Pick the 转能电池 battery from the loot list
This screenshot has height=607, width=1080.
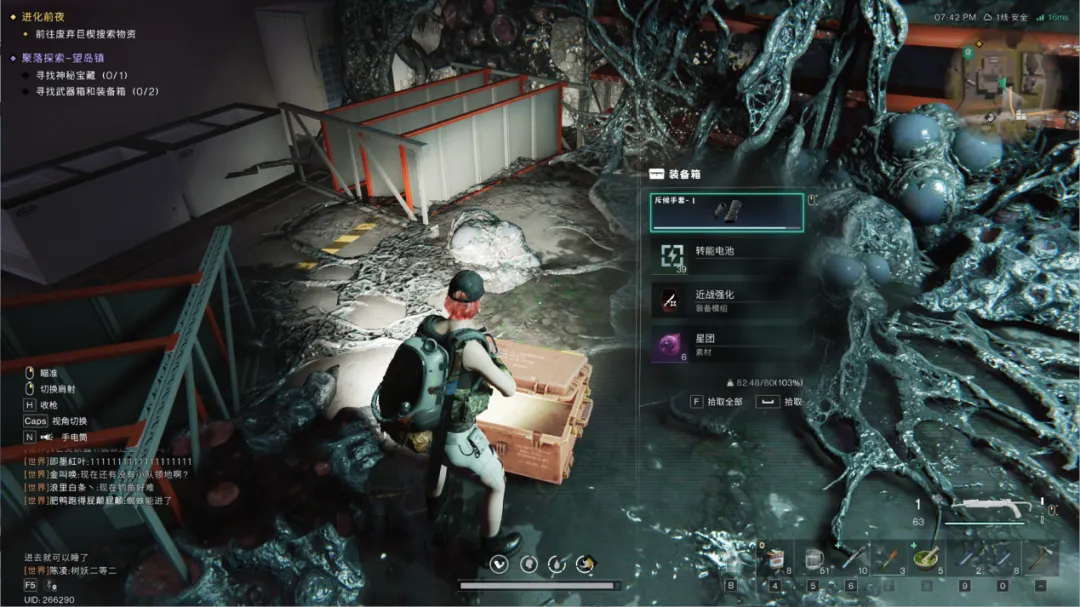[x=726, y=255]
